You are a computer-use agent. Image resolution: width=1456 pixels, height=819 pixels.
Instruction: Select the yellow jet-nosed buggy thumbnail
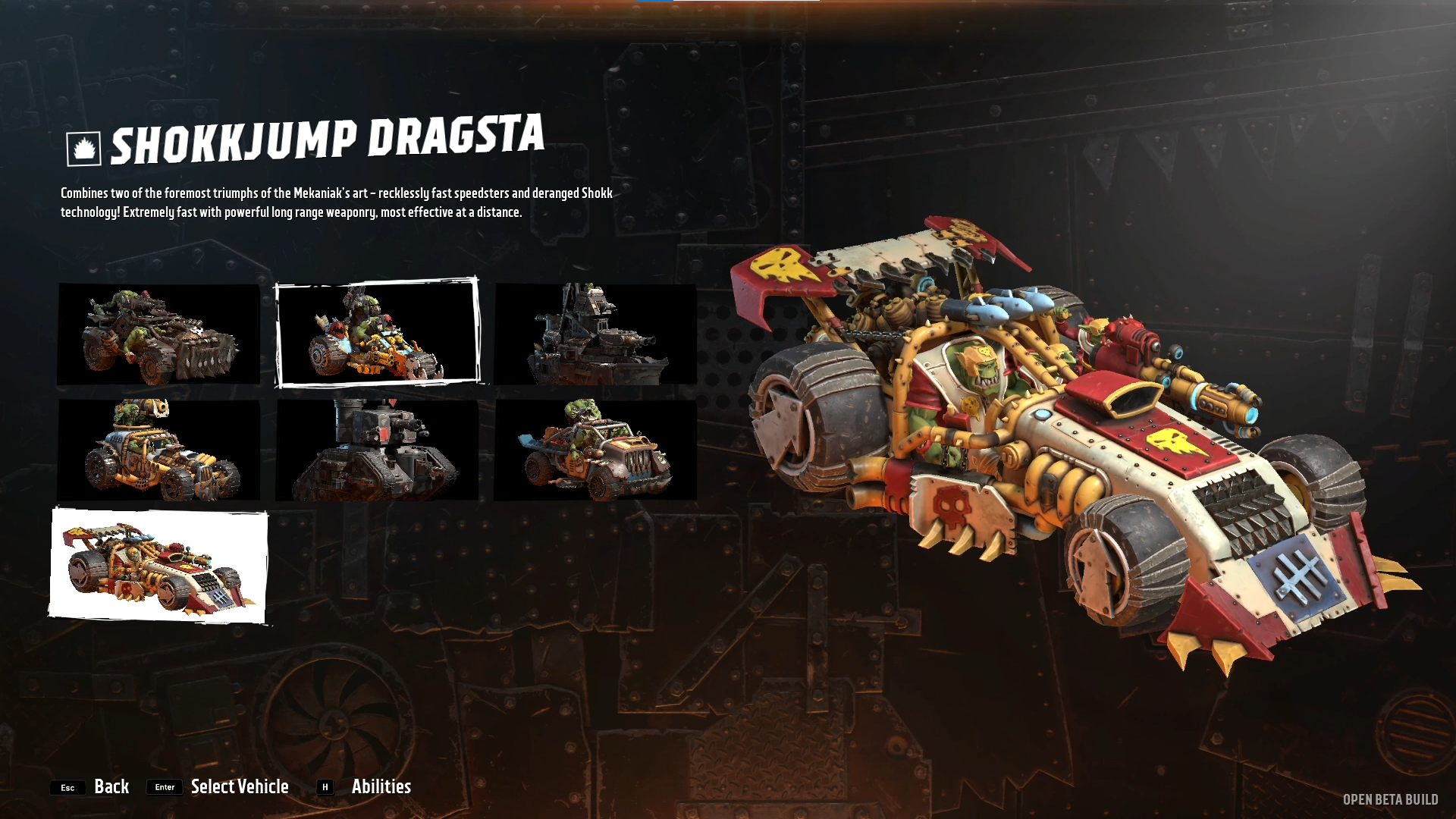[x=159, y=450]
